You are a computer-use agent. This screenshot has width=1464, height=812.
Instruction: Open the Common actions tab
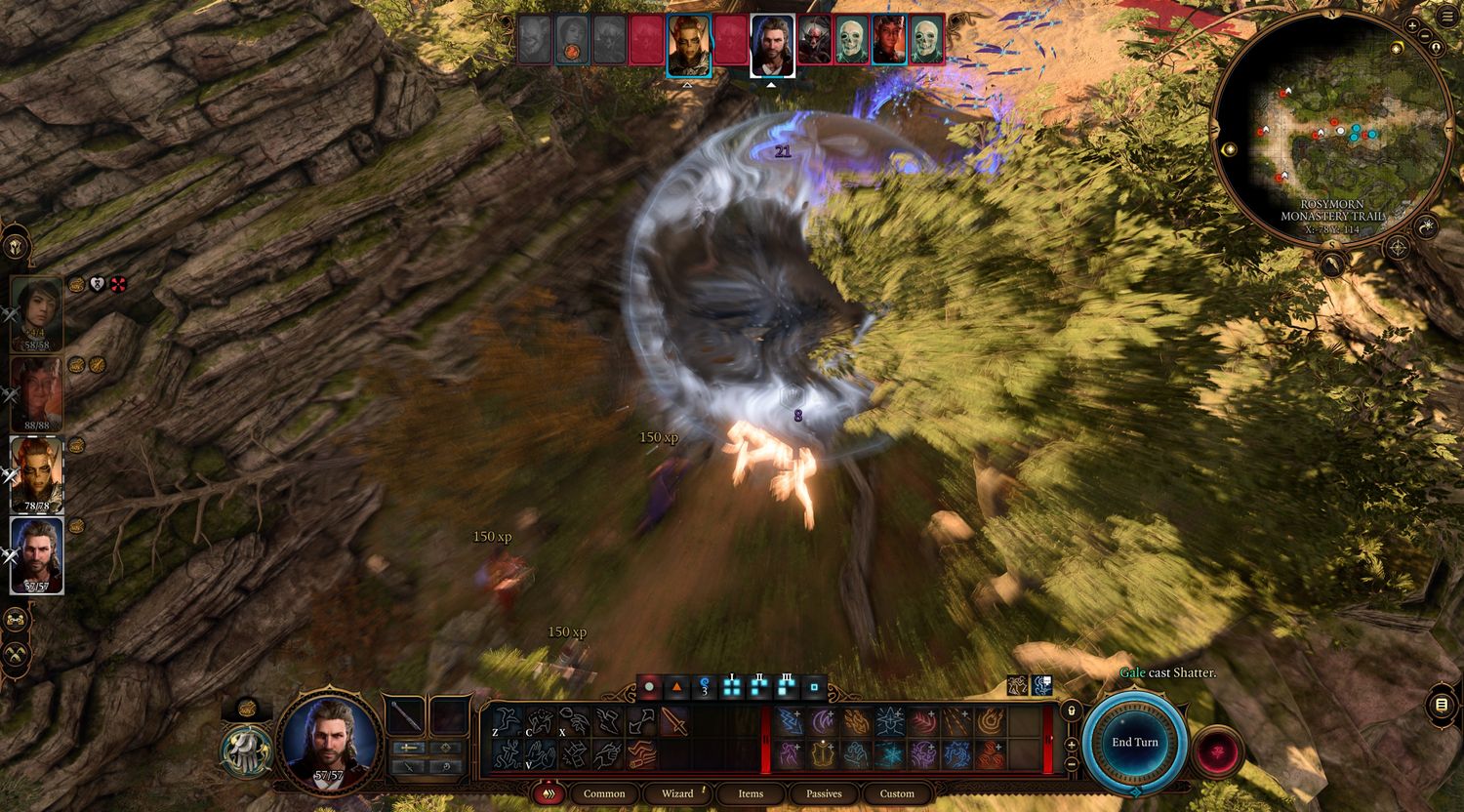[x=604, y=793]
